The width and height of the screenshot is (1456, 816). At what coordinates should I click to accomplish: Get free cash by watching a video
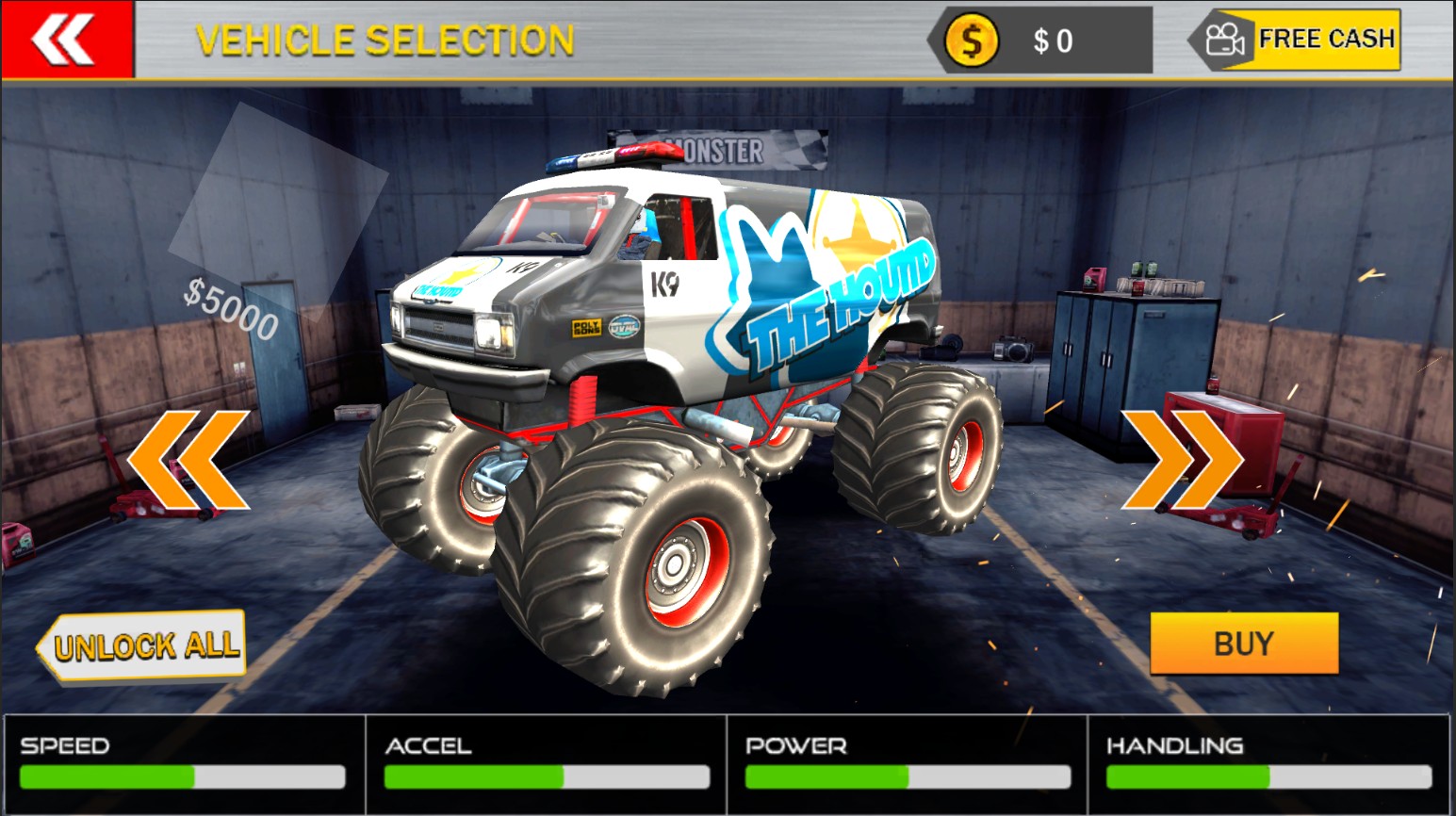1296,40
